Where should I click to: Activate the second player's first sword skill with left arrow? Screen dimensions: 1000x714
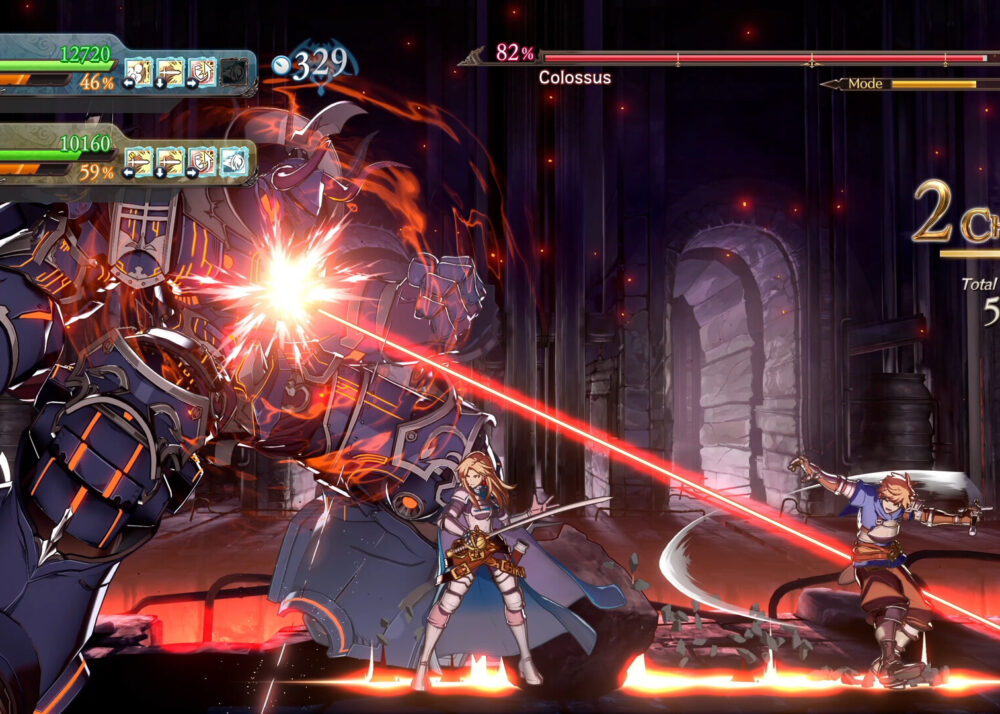138,160
